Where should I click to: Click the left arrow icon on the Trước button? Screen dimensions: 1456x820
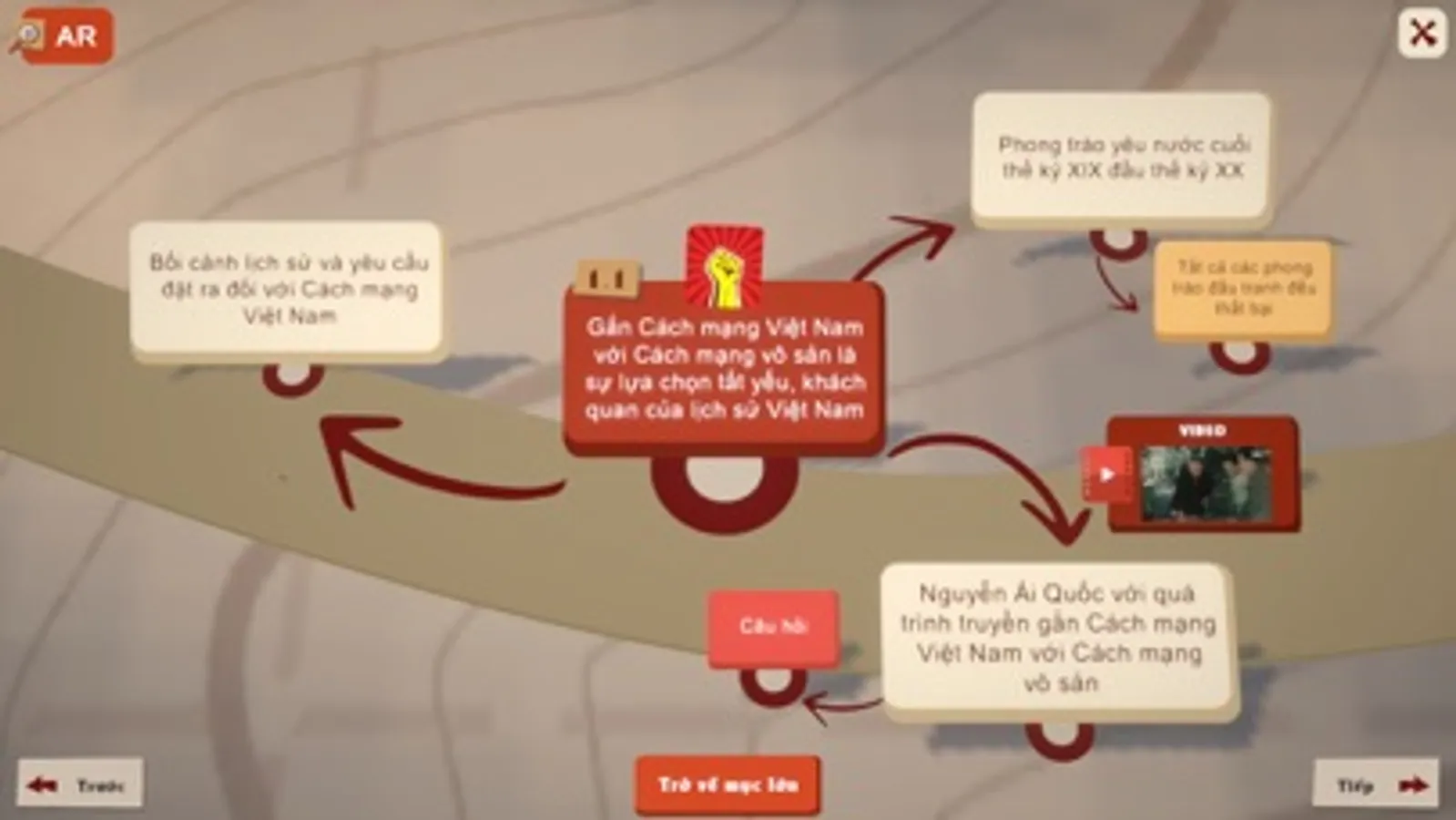click(x=40, y=782)
